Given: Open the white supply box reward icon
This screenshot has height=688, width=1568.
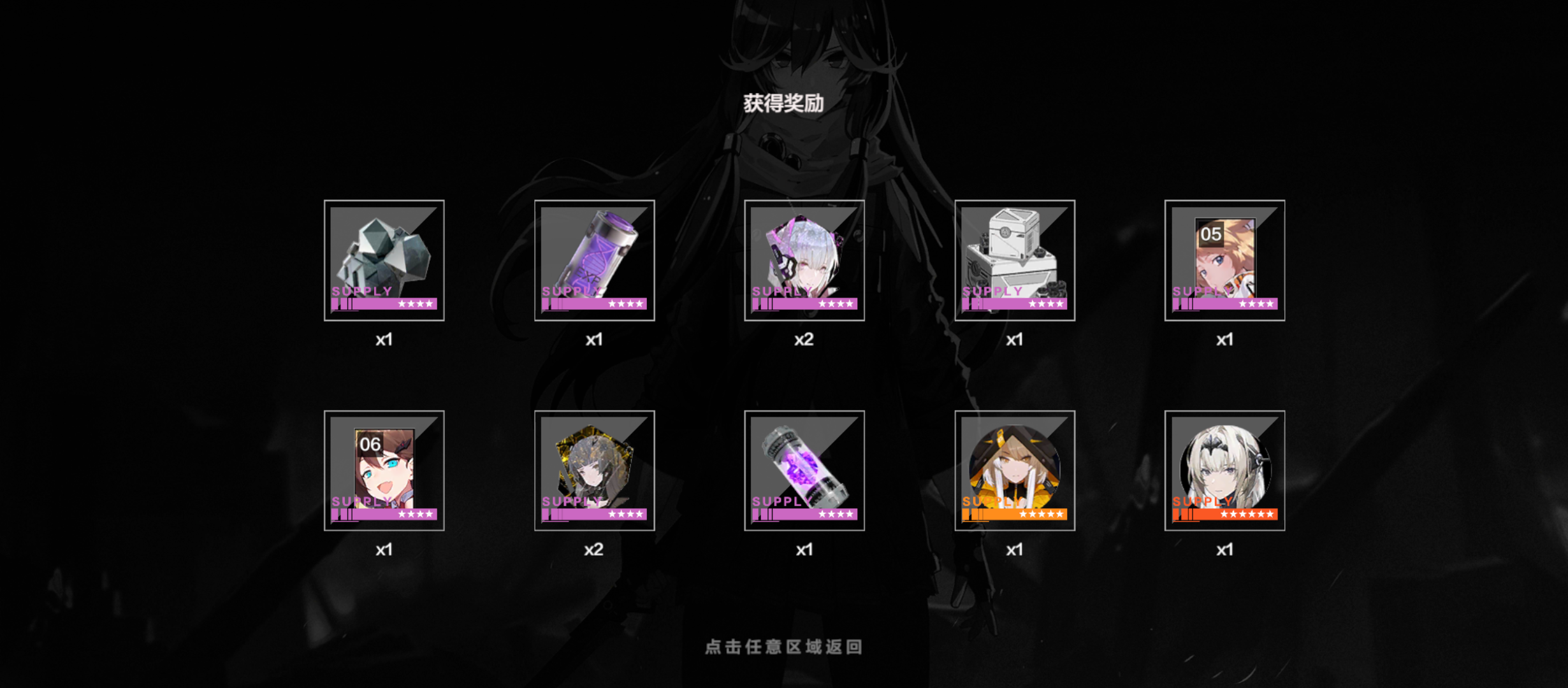Looking at the screenshot, I should [x=1015, y=261].
